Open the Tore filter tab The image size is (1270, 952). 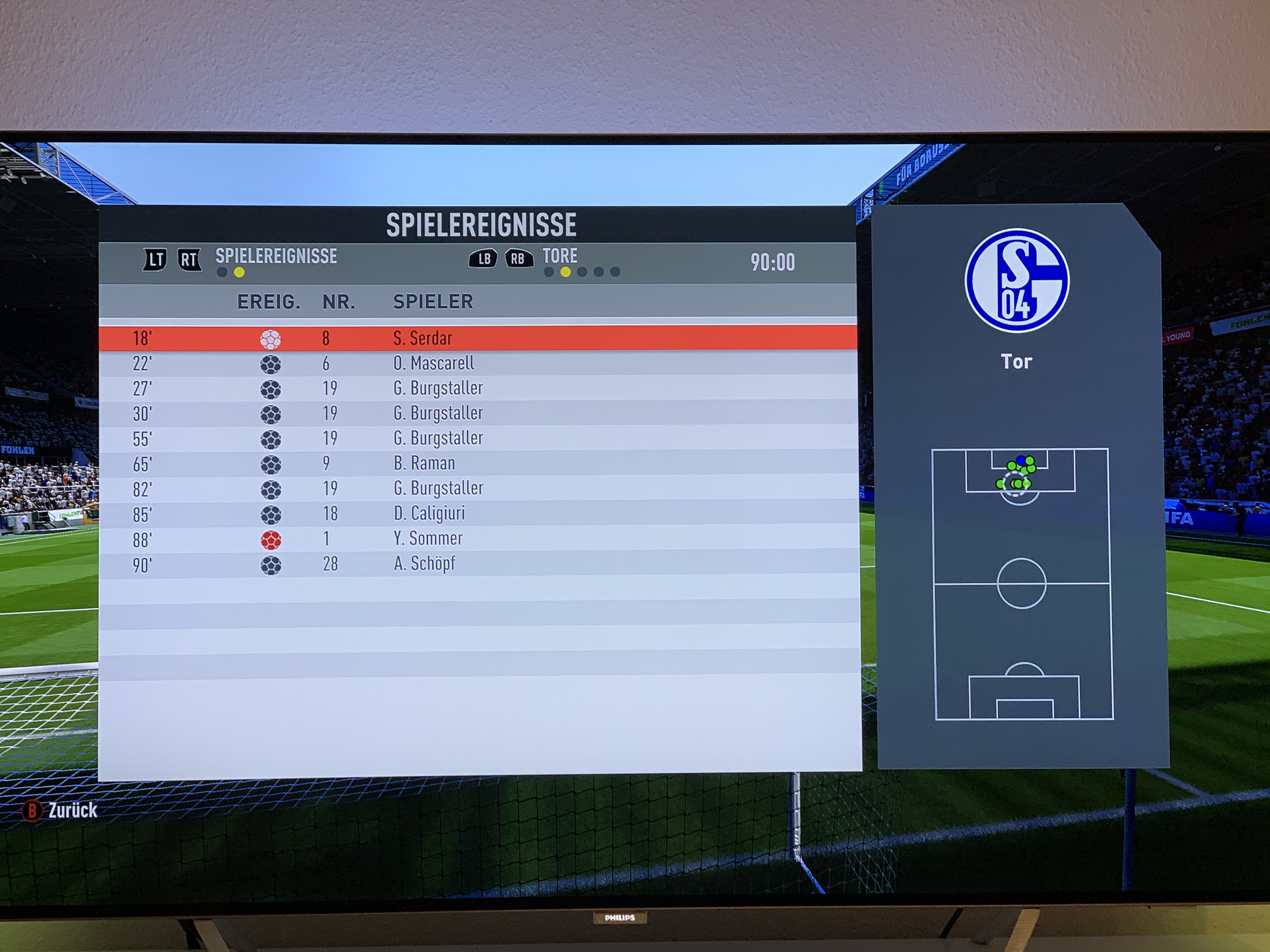pos(560,256)
